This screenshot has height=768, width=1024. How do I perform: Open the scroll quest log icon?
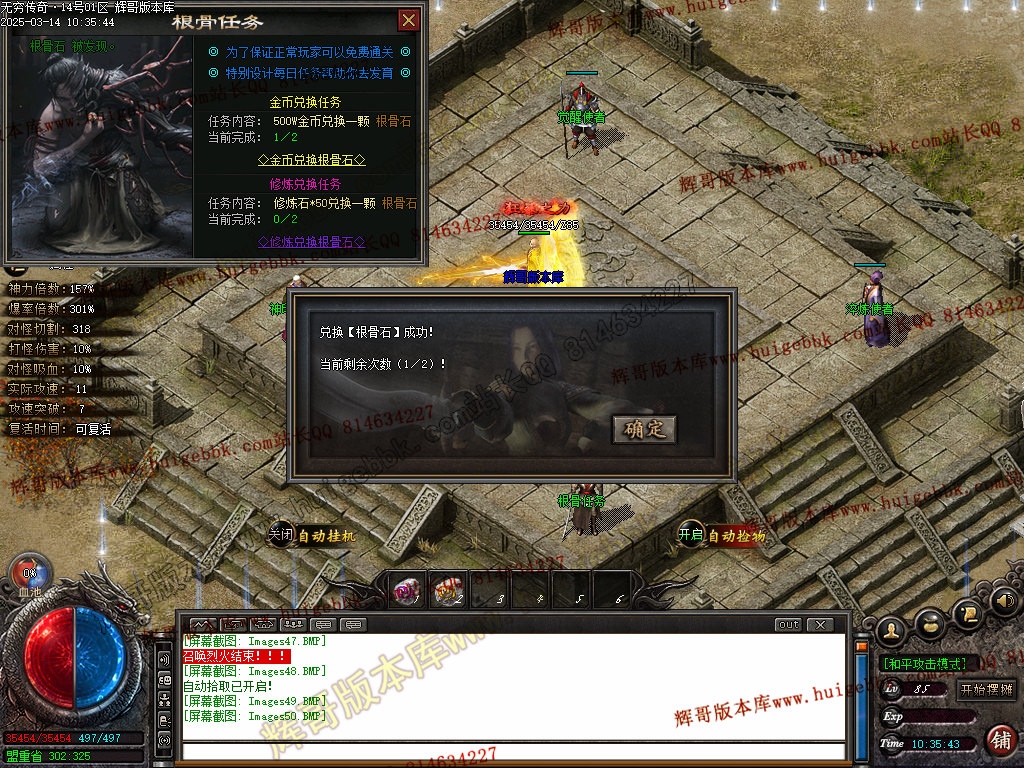point(966,612)
